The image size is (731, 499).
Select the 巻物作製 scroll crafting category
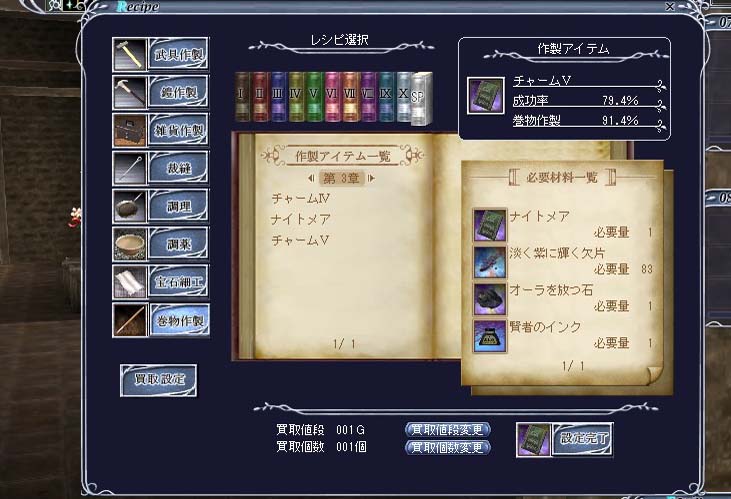[x=177, y=320]
